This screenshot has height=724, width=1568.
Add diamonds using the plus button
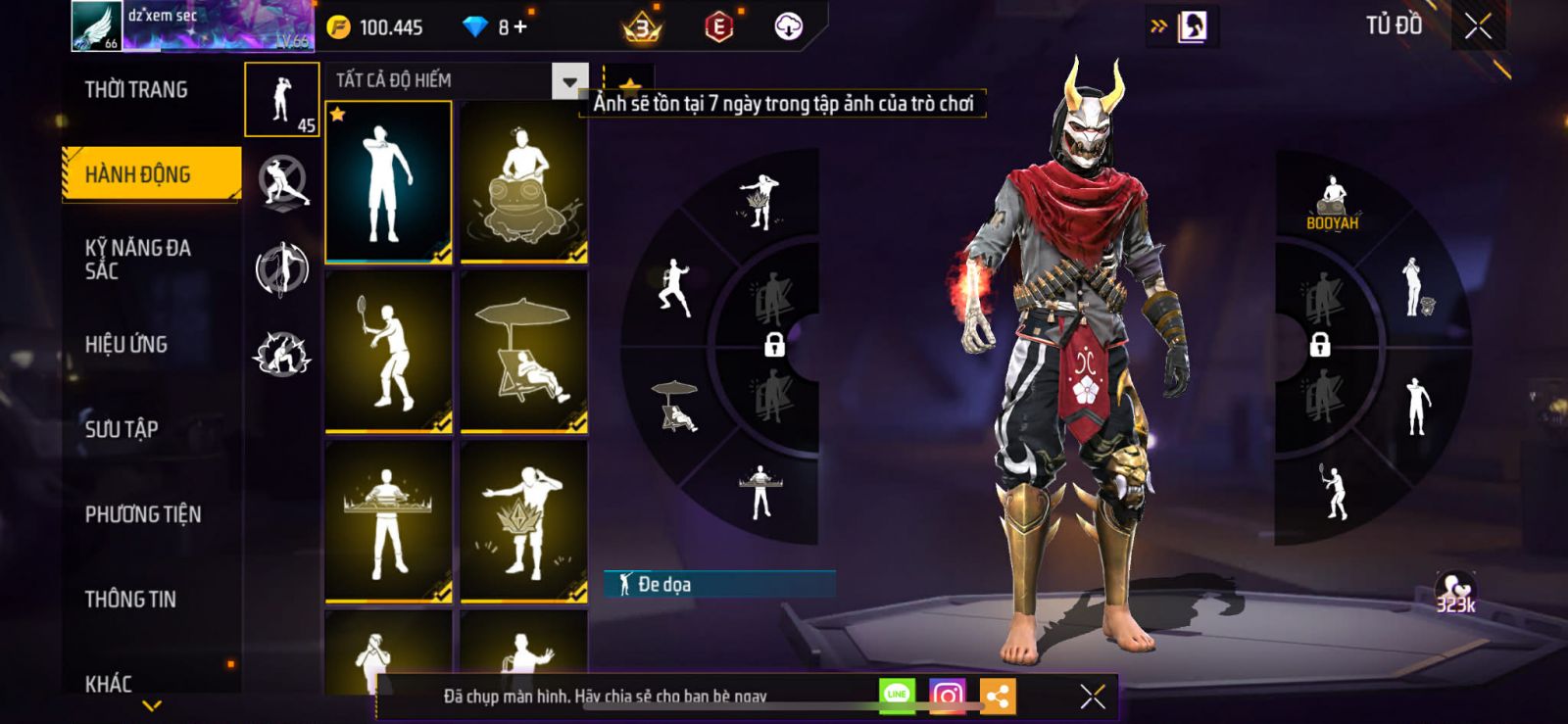coord(520,27)
